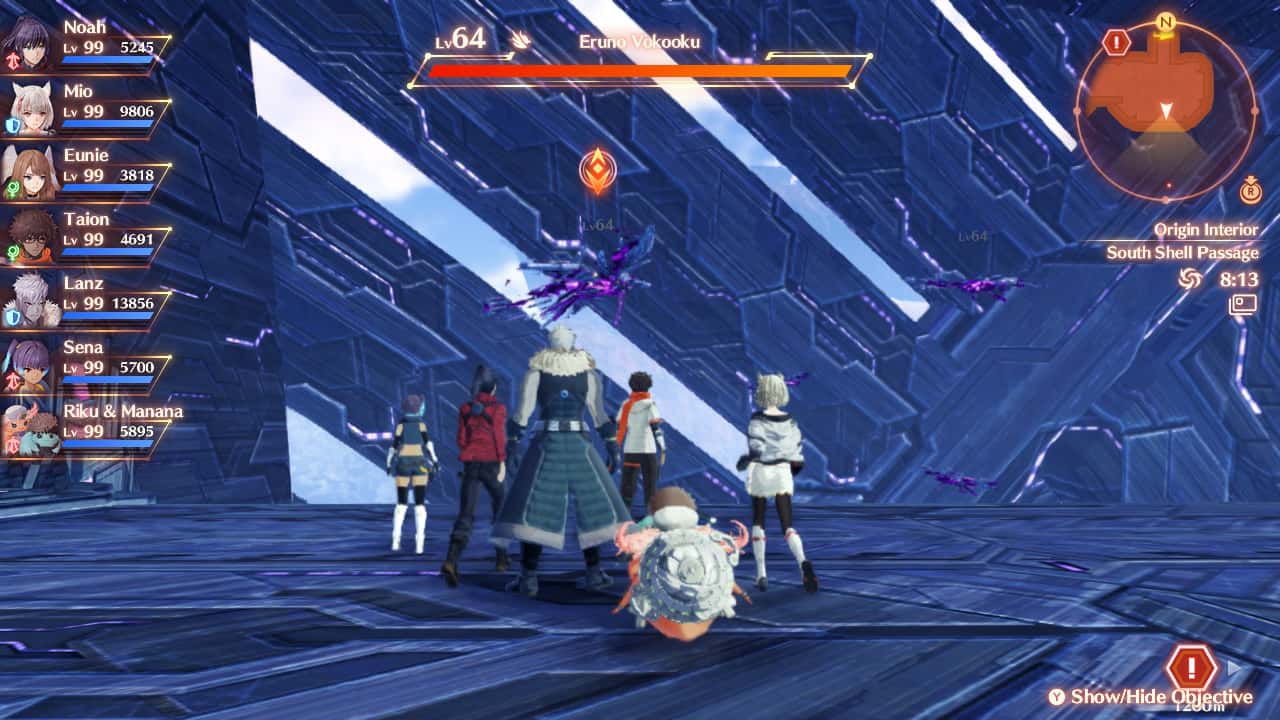The width and height of the screenshot is (1280, 720).
Task: Toggle the objective display exclamation icon bottom-right
Action: point(1191,667)
